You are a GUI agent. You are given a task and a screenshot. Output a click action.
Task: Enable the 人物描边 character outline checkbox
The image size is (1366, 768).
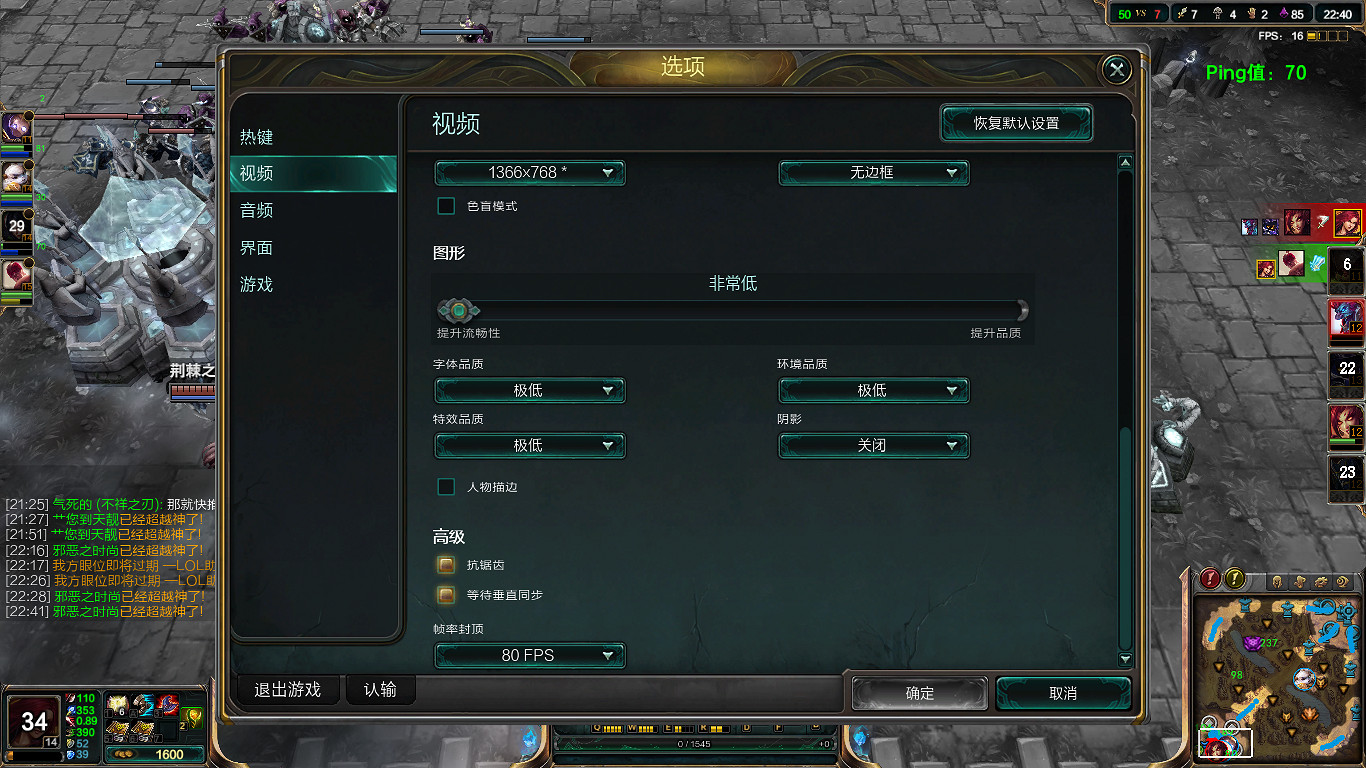446,487
